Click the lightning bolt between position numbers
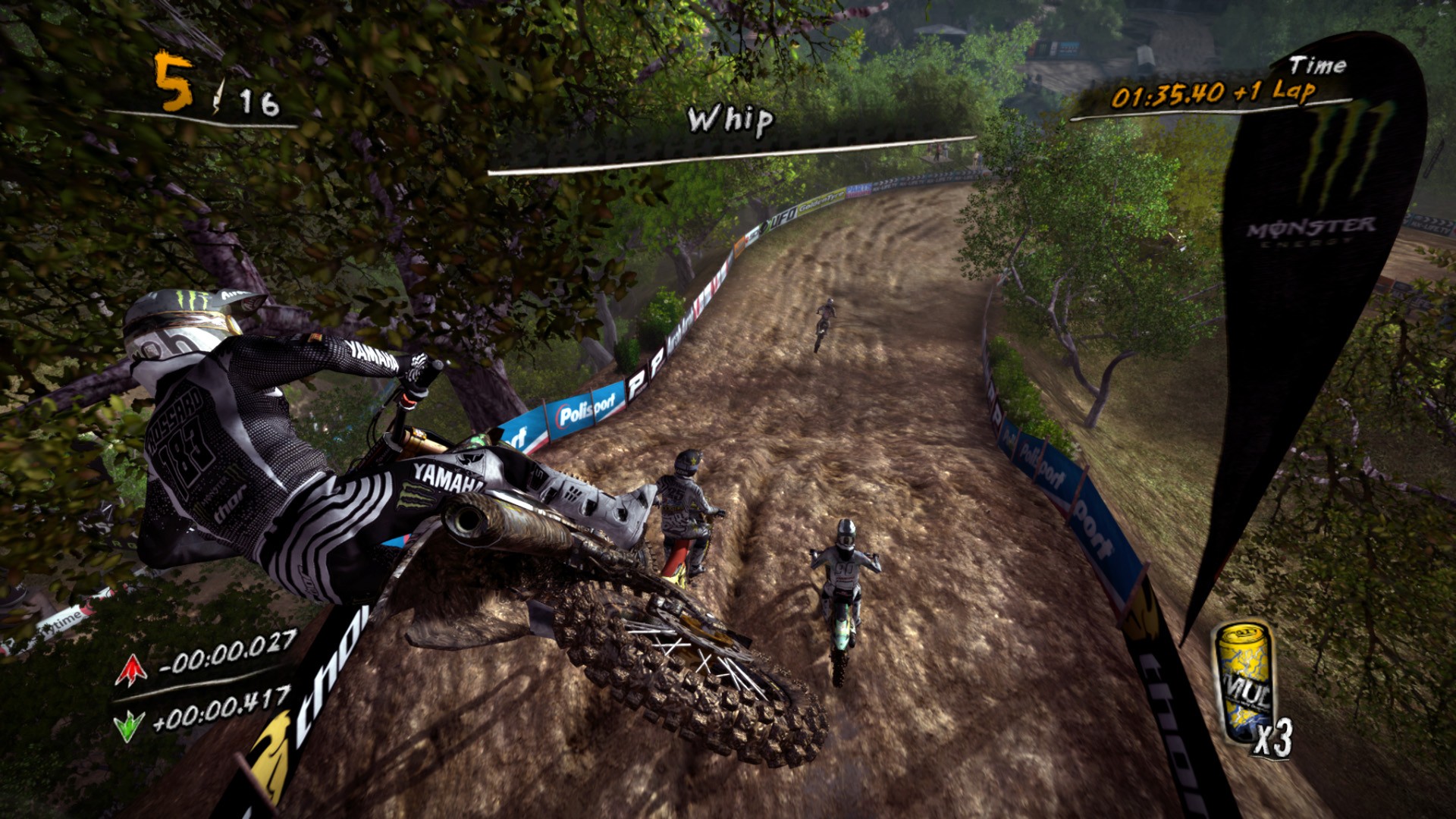 218,93
